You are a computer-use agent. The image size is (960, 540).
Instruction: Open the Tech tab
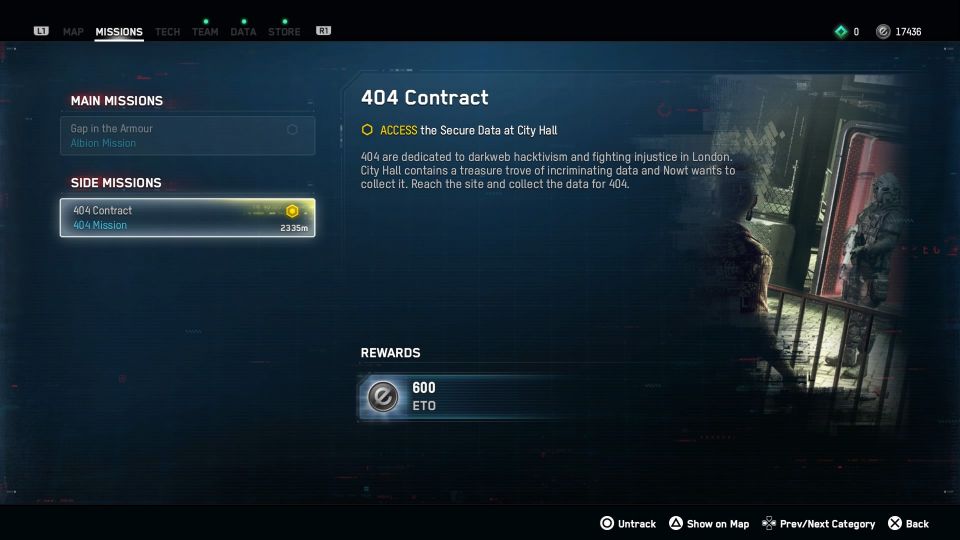tap(167, 32)
